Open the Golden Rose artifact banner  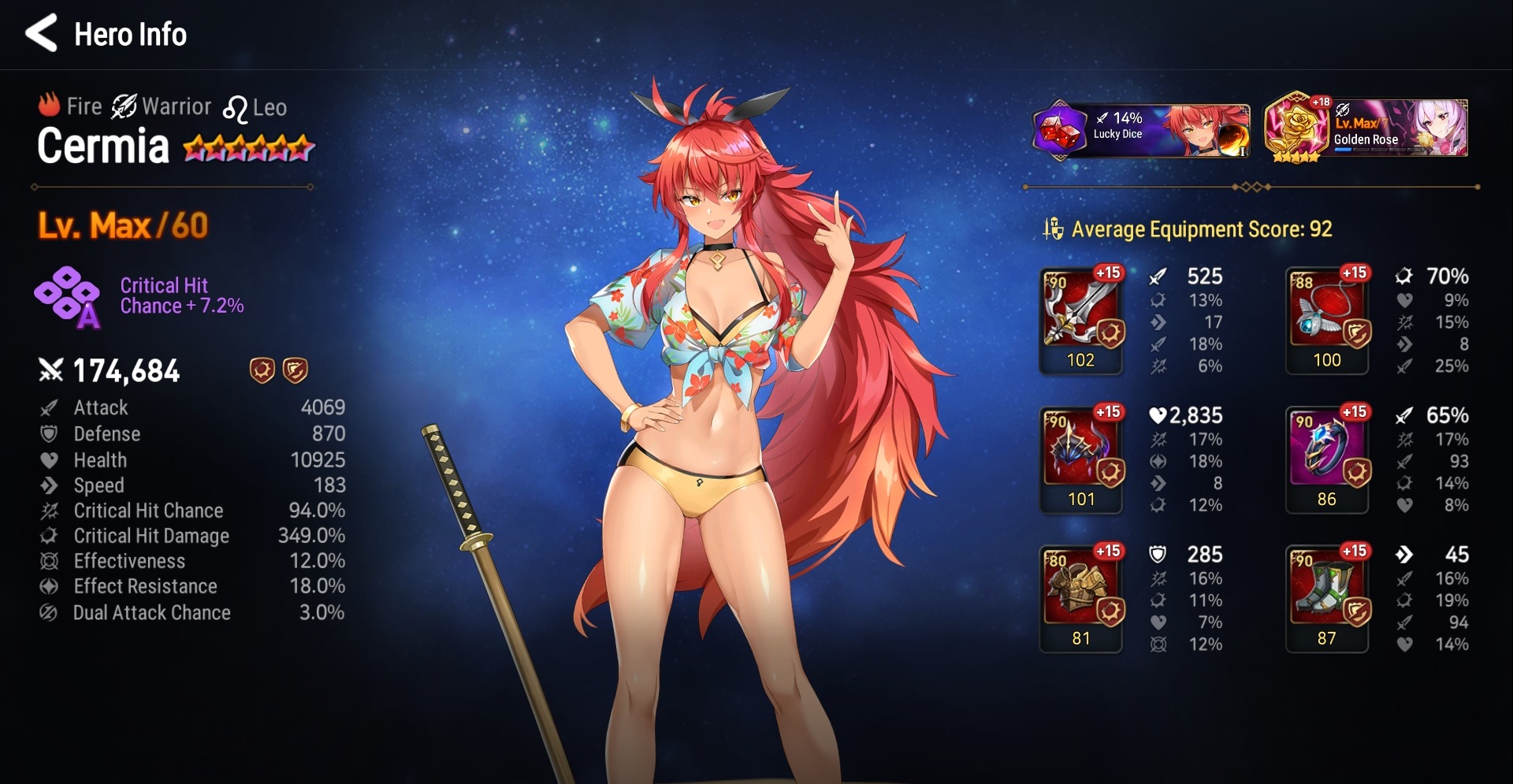(x=1366, y=128)
